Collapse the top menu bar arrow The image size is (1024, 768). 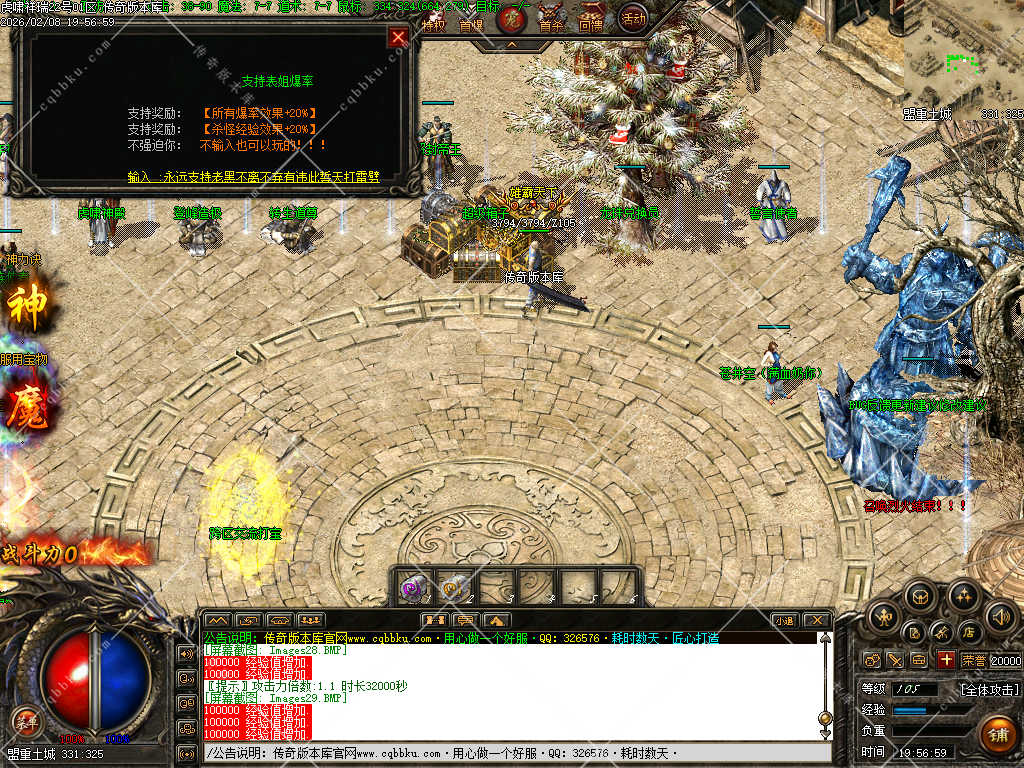511,44
